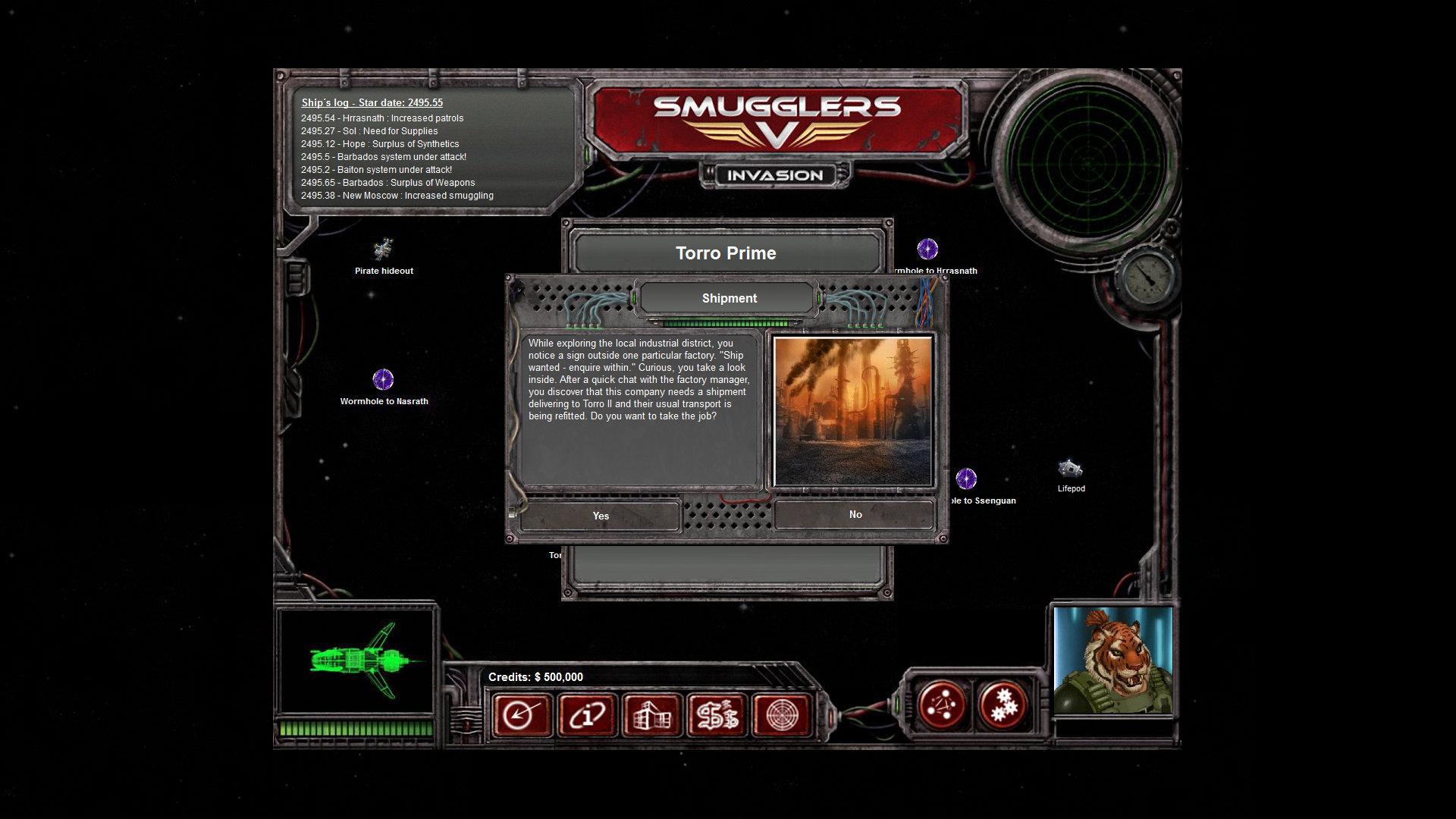Select the Wormhole to Ssenguan
This screenshot has height=819, width=1456.
click(x=967, y=479)
